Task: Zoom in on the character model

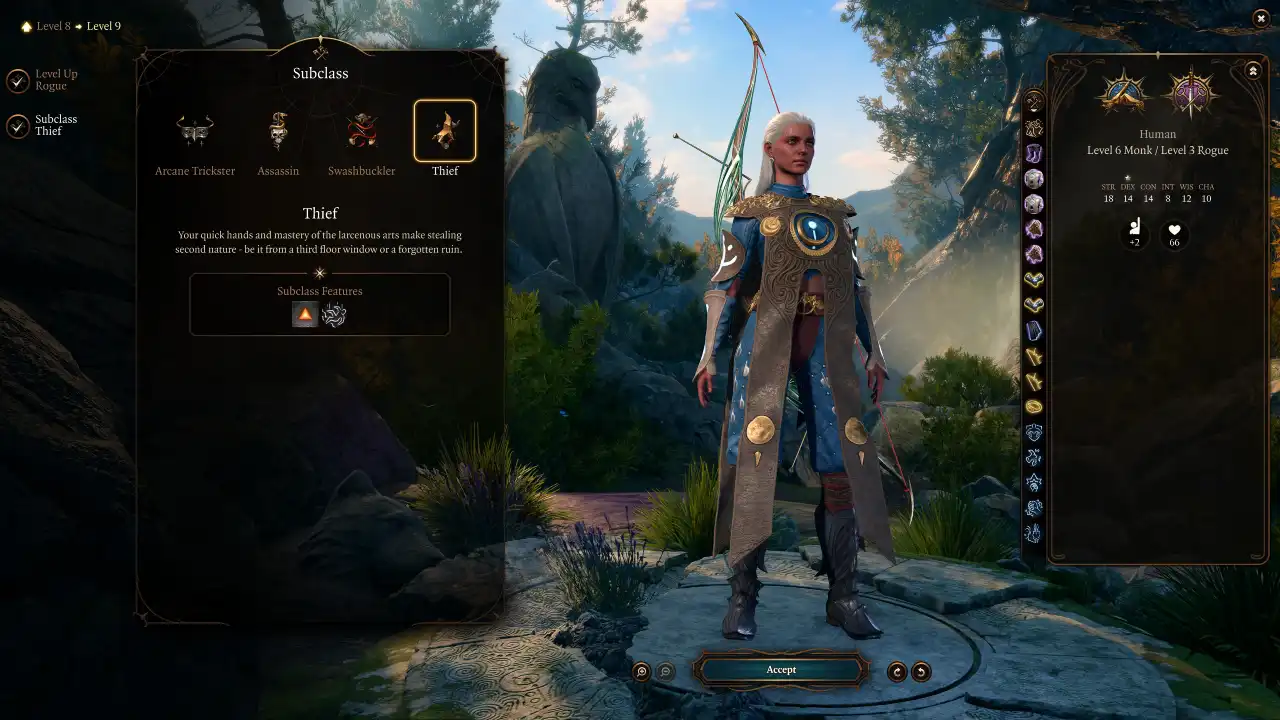Action: pos(640,670)
